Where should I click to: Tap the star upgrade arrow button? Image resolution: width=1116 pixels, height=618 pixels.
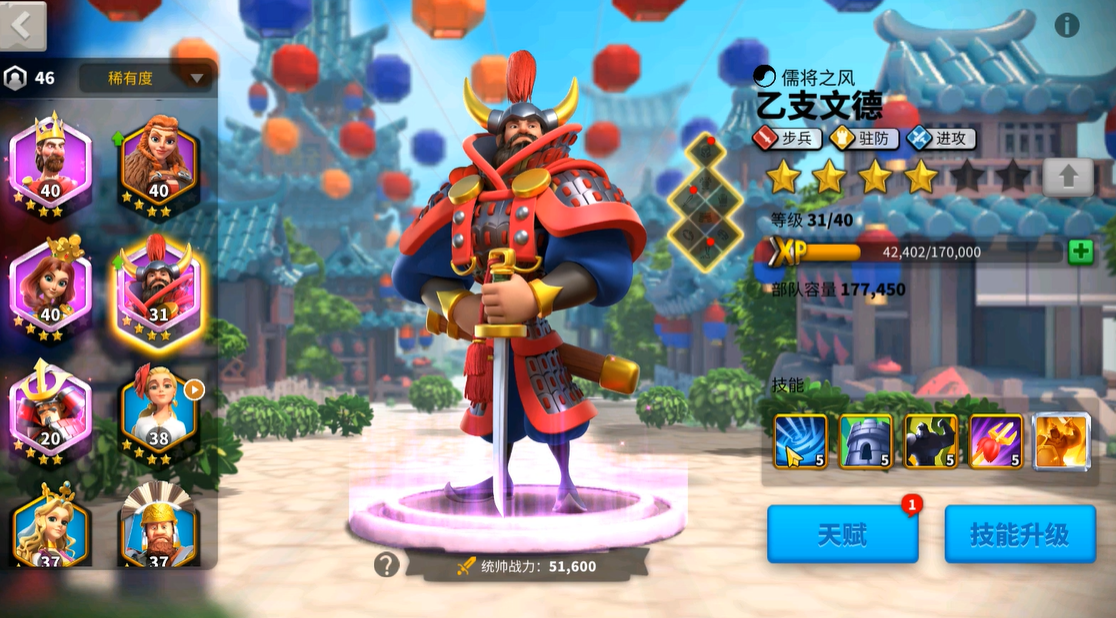(1068, 178)
